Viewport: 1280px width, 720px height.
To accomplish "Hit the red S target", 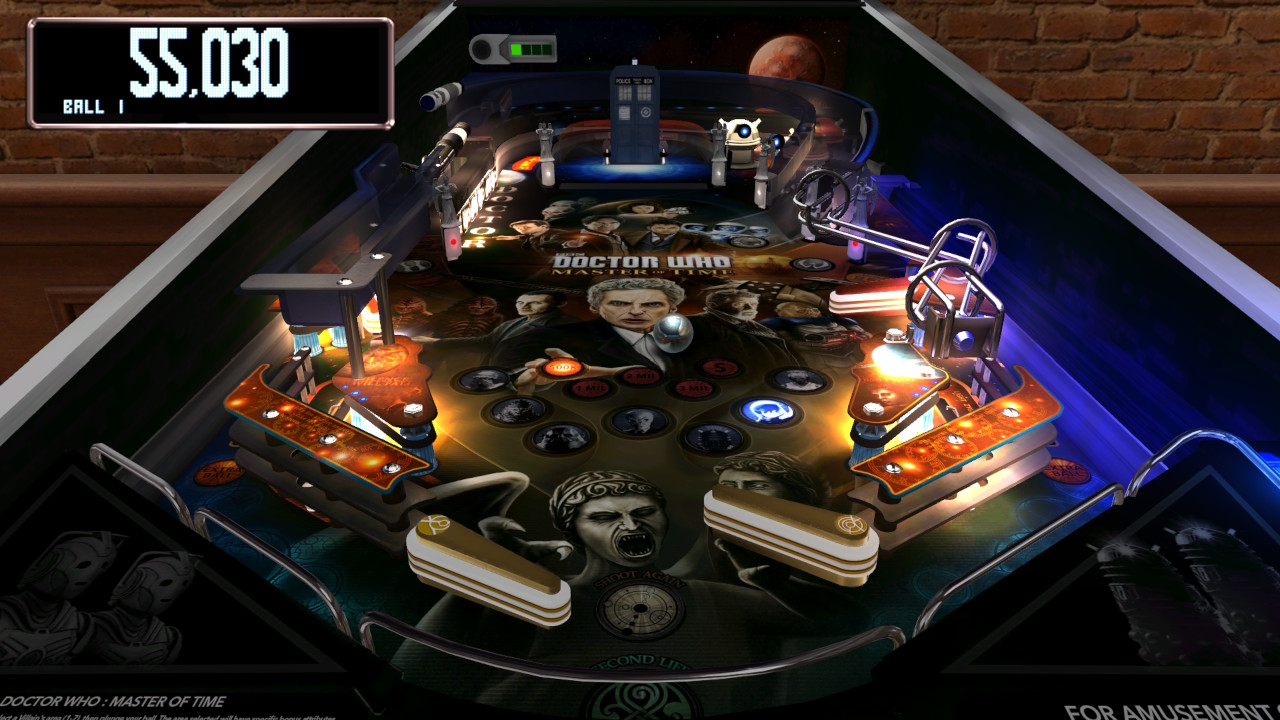I will coord(719,366).
